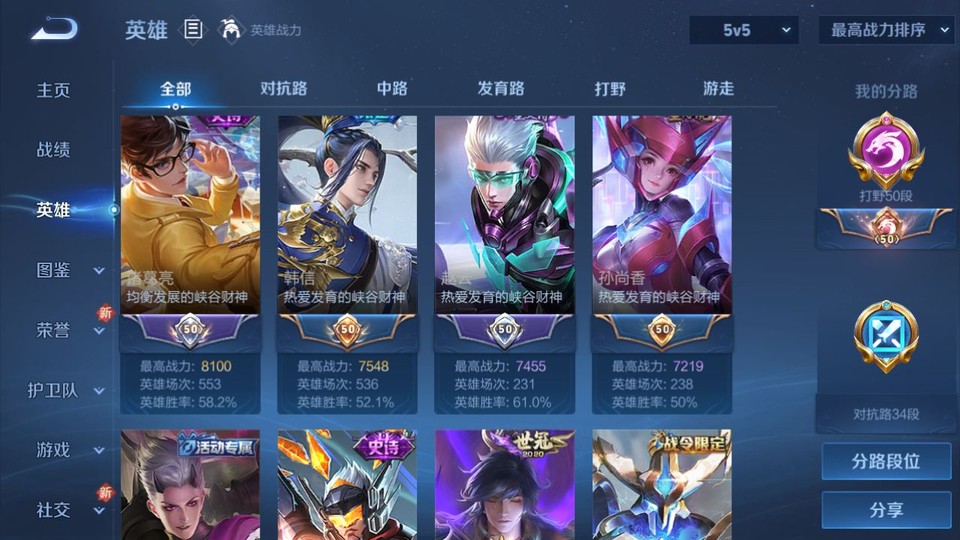Switch to the 对抗路 tab
960x540 pixels.
point(283,88)
